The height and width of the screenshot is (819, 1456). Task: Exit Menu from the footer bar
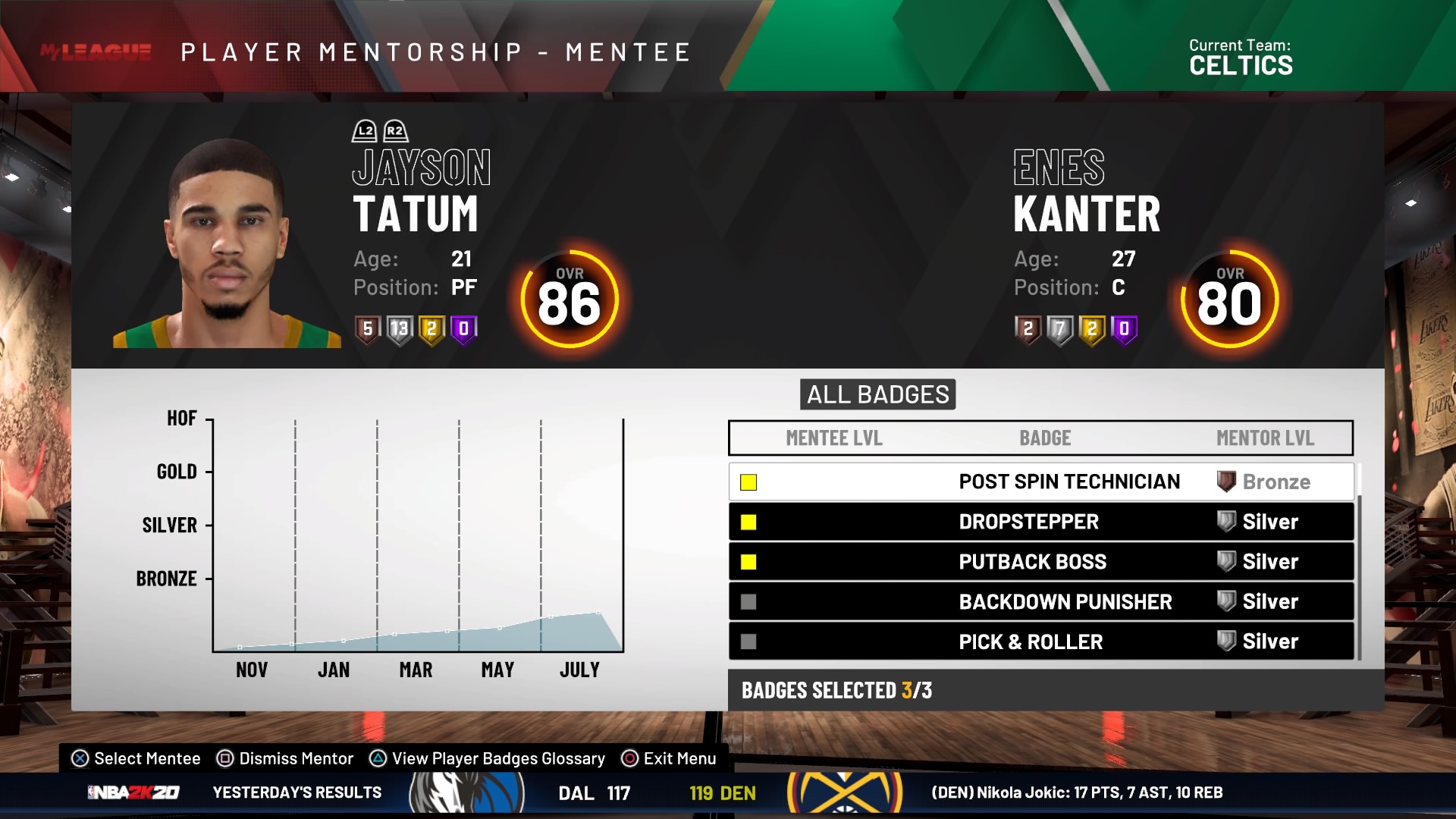tap(669, 758)
